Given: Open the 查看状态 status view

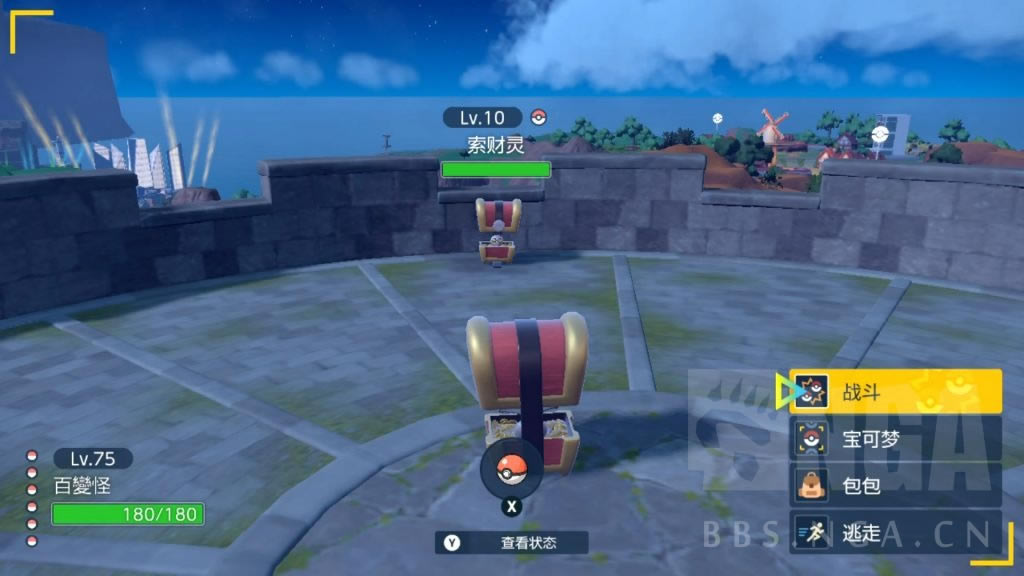Looking at the screenshot, I should pyautogui.click(x=512, y=543).
